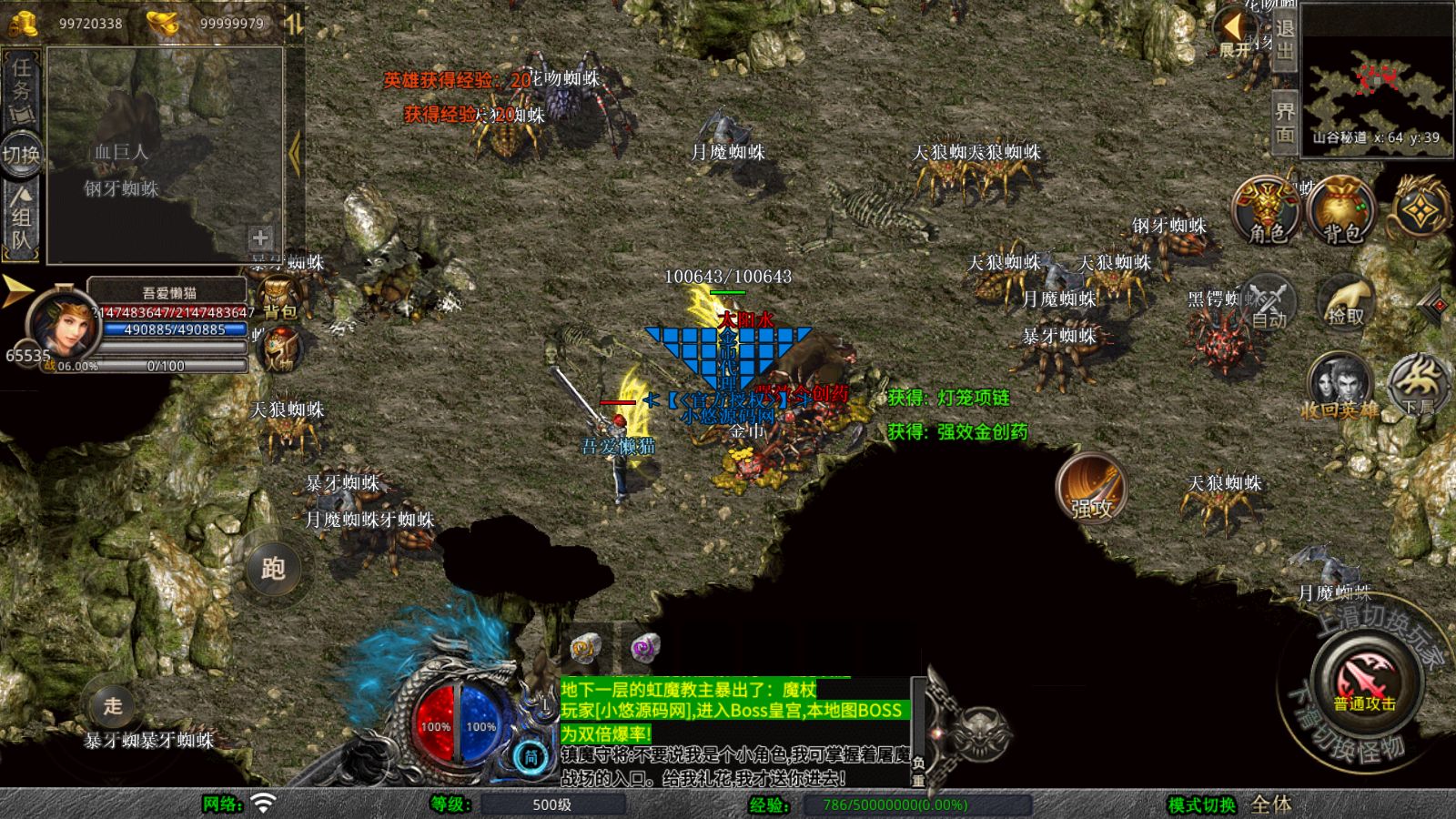
Task: Open the 界面 interface button
Action: (1284, 121)
